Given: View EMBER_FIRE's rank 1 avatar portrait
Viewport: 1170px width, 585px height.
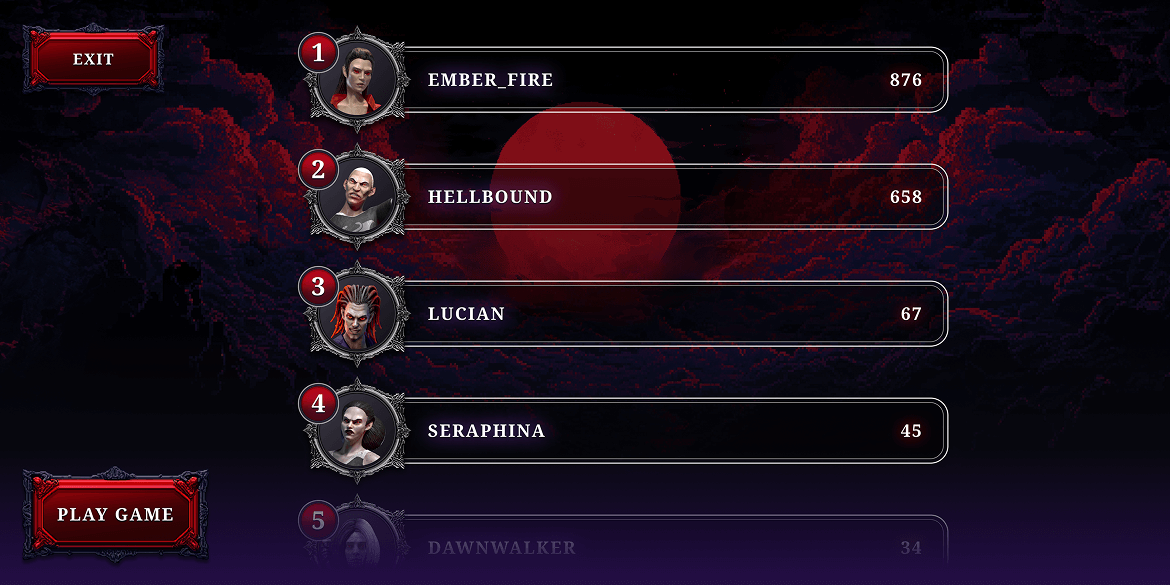Looking at the screenshot, I should (358, 80).
